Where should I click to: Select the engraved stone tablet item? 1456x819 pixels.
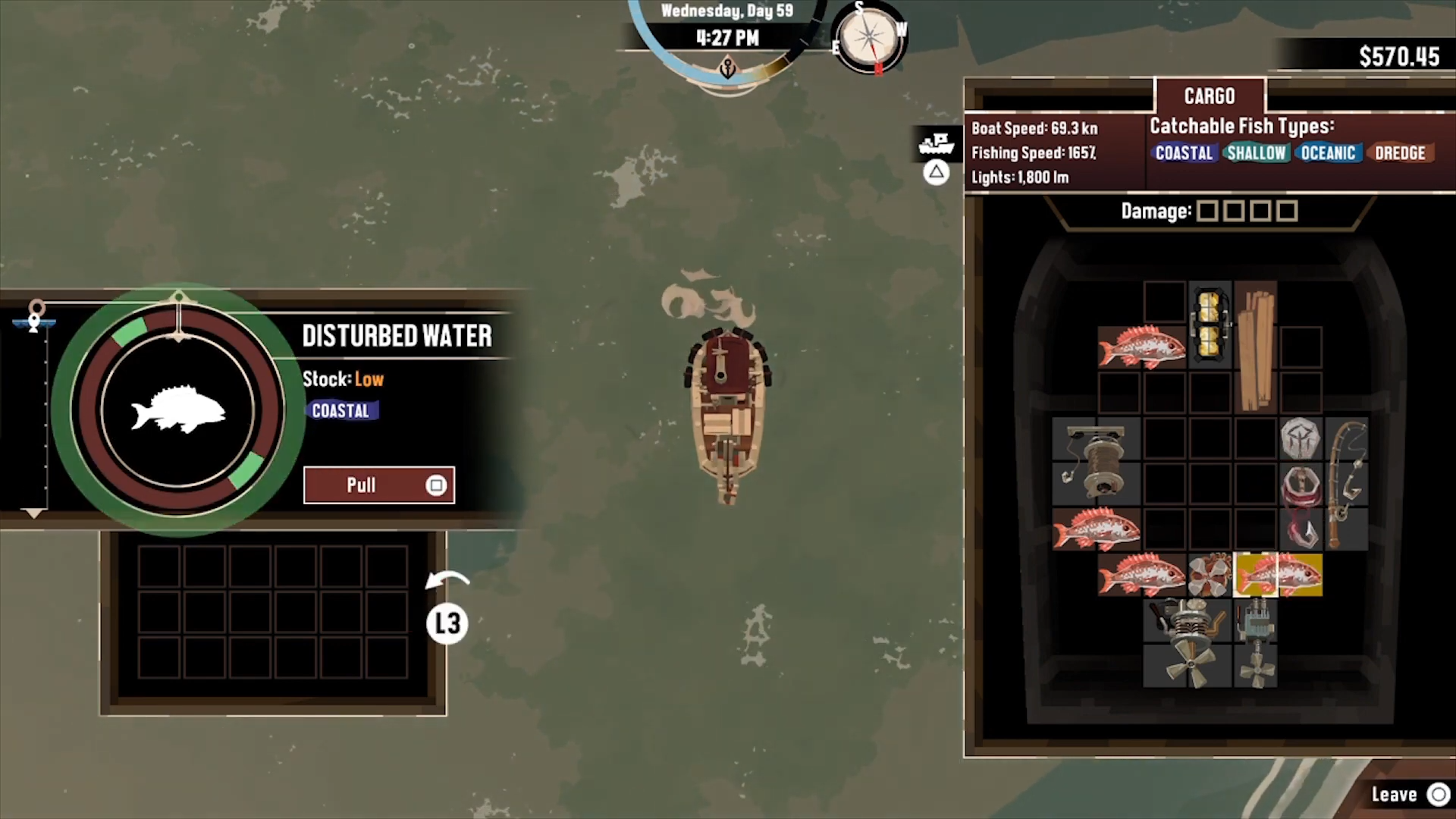click(1301, 438)
